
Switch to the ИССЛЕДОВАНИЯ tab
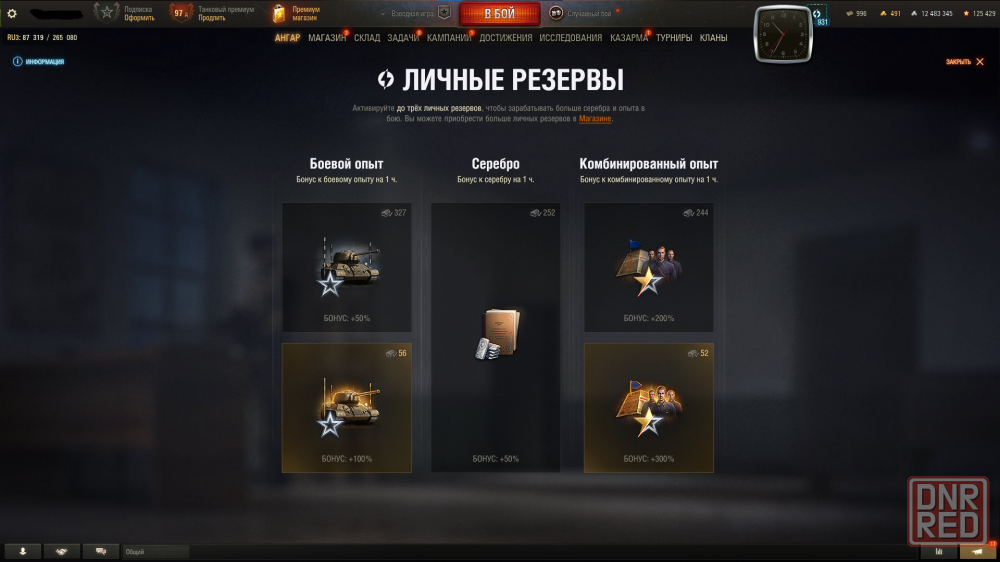tap(571, 38)
